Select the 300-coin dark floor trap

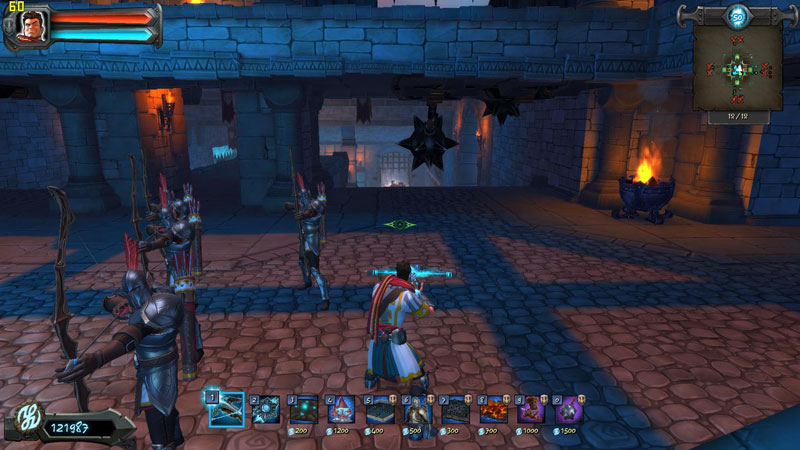pos(456,409)
